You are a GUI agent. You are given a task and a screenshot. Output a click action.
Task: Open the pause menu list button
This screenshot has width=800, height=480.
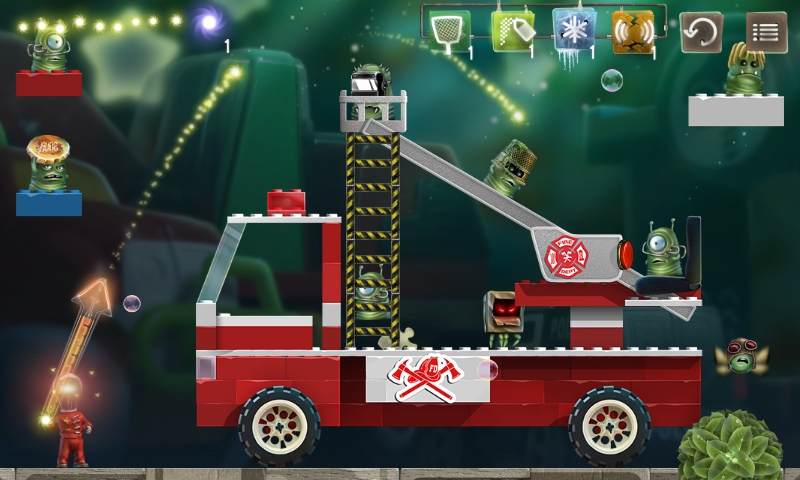pos(766,32)
